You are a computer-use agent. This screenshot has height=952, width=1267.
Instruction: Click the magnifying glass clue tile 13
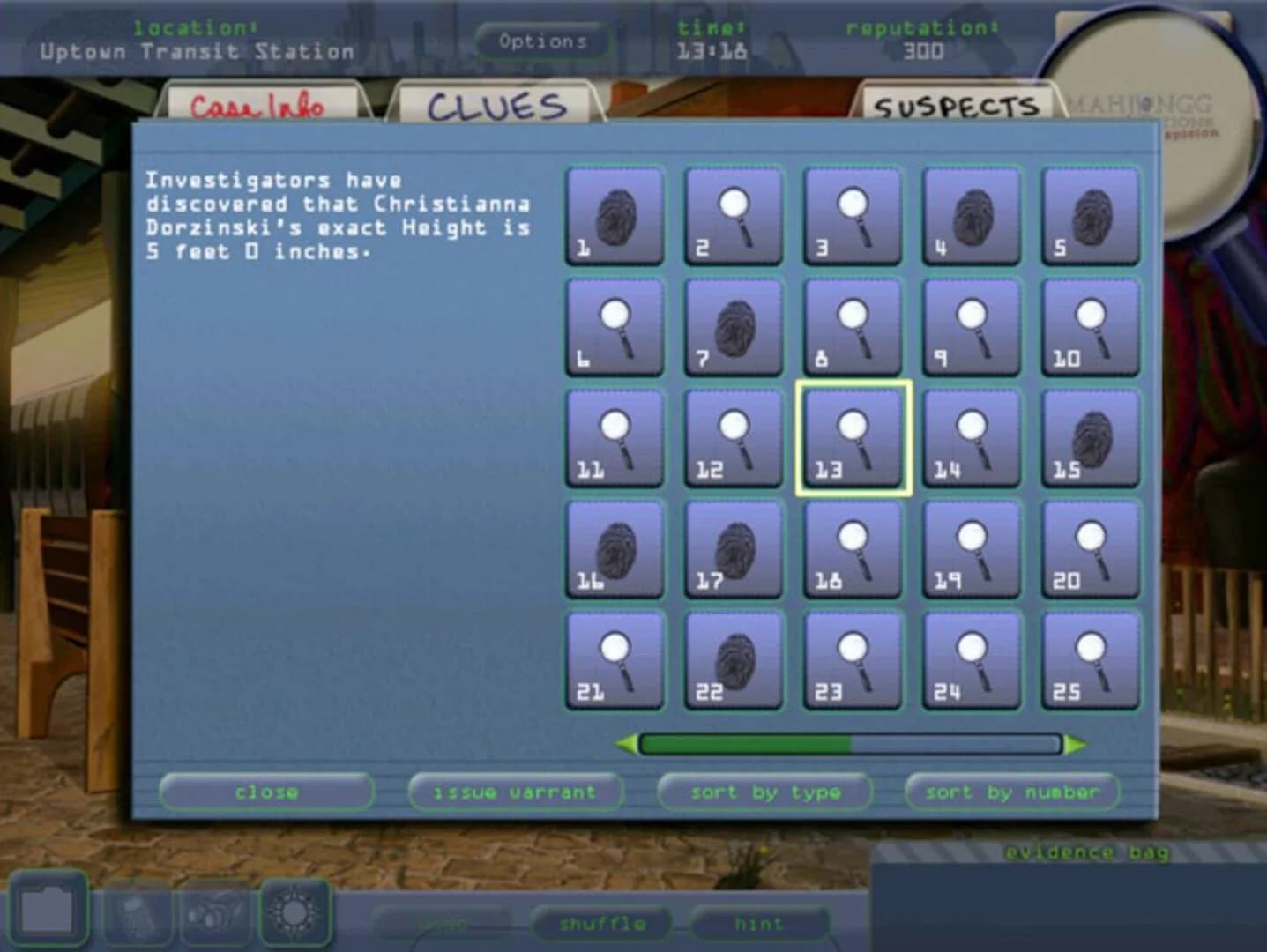coord(852,436)
